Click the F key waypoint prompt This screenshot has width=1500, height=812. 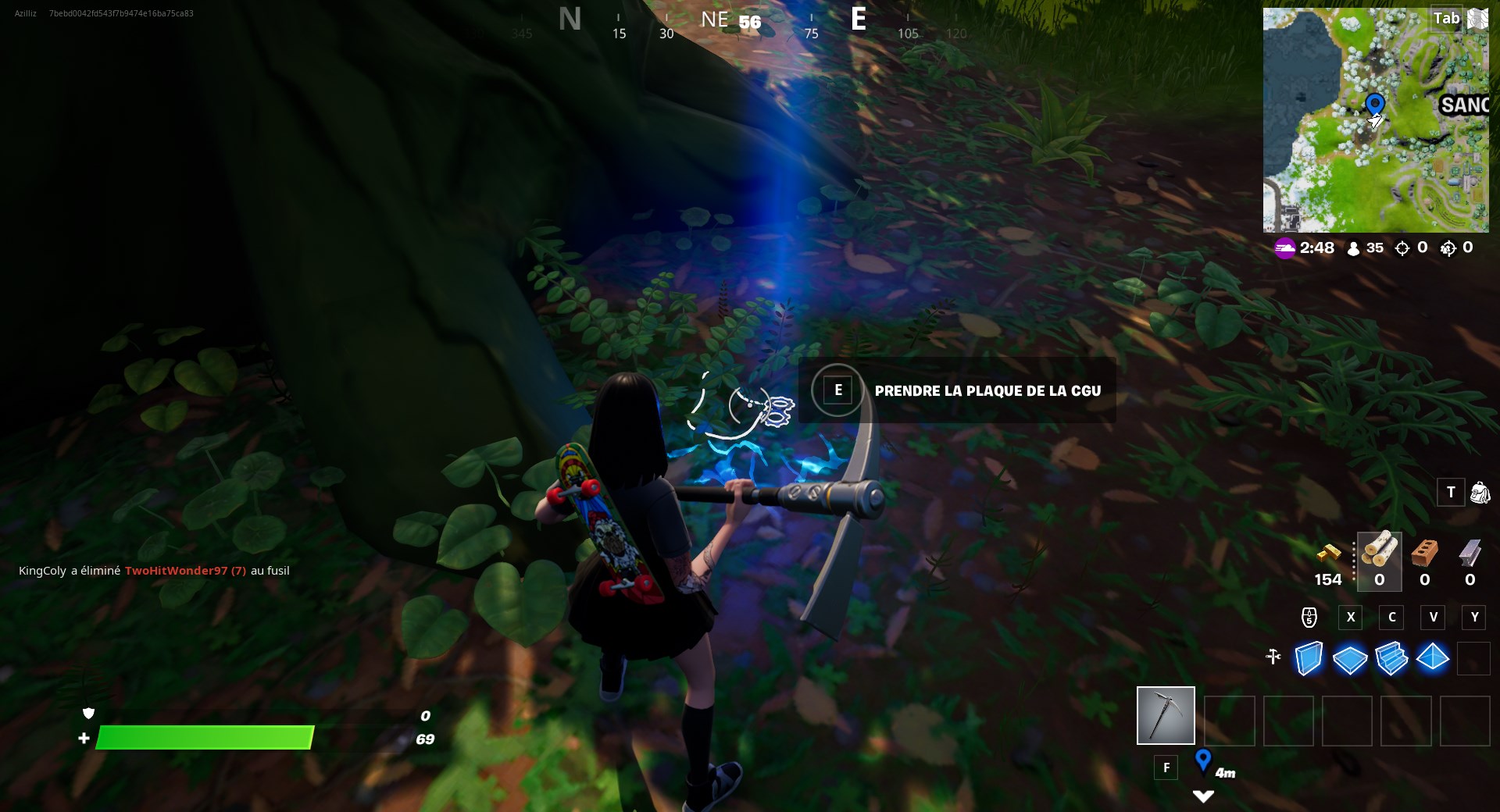(x=1166, y=767)
